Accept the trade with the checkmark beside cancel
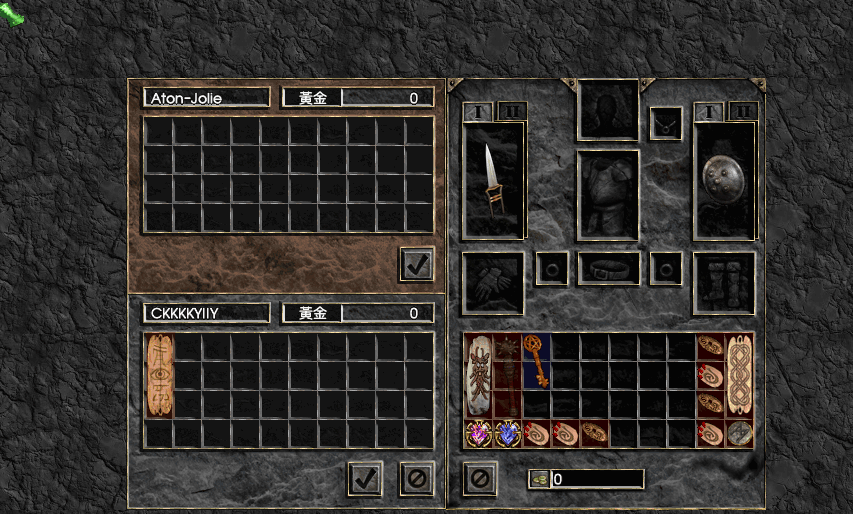The height and width of the screenshot is (514, 853). coord(365,478)
